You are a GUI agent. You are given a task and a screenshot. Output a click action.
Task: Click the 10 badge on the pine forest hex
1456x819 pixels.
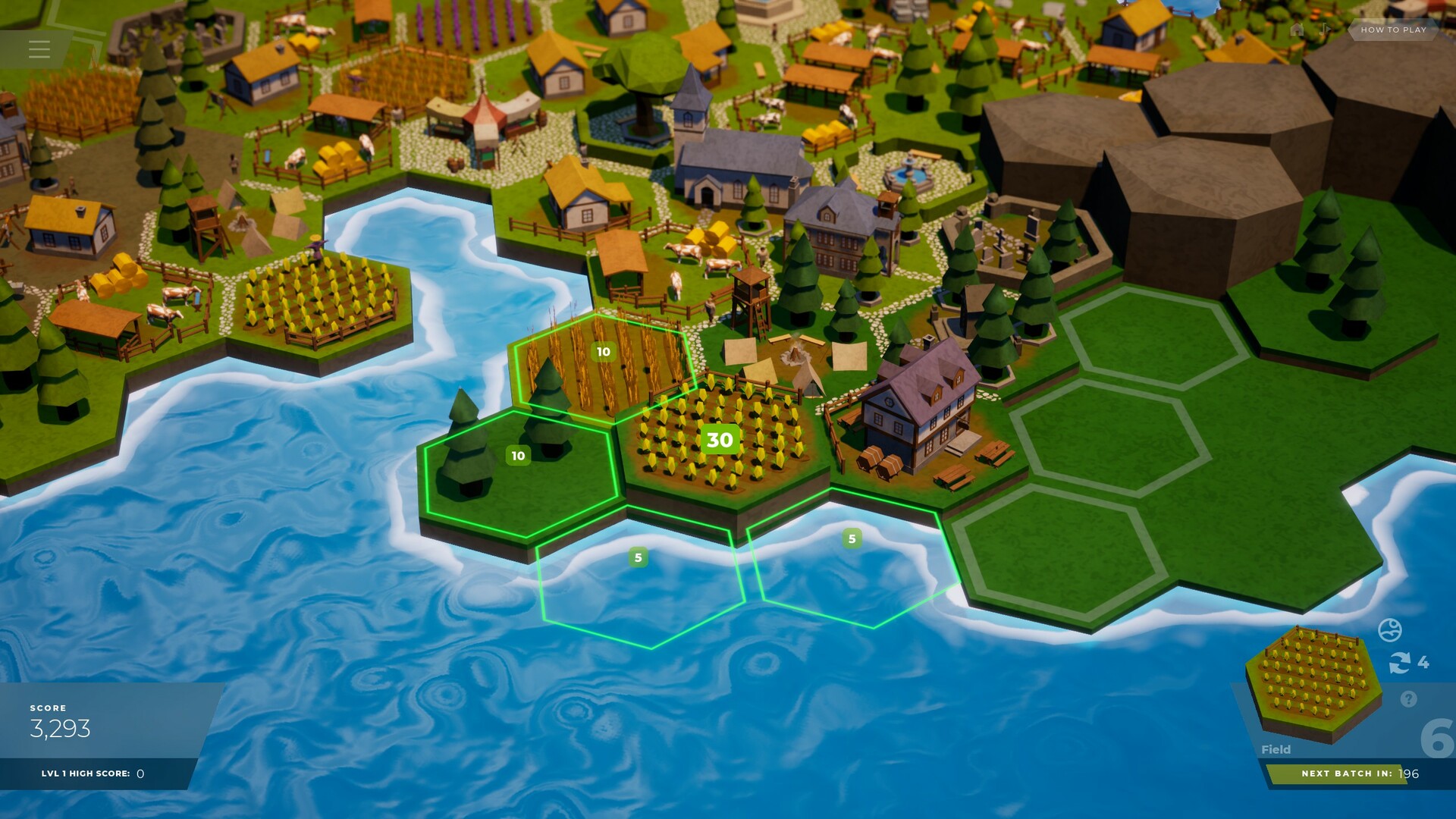(519, 455)
